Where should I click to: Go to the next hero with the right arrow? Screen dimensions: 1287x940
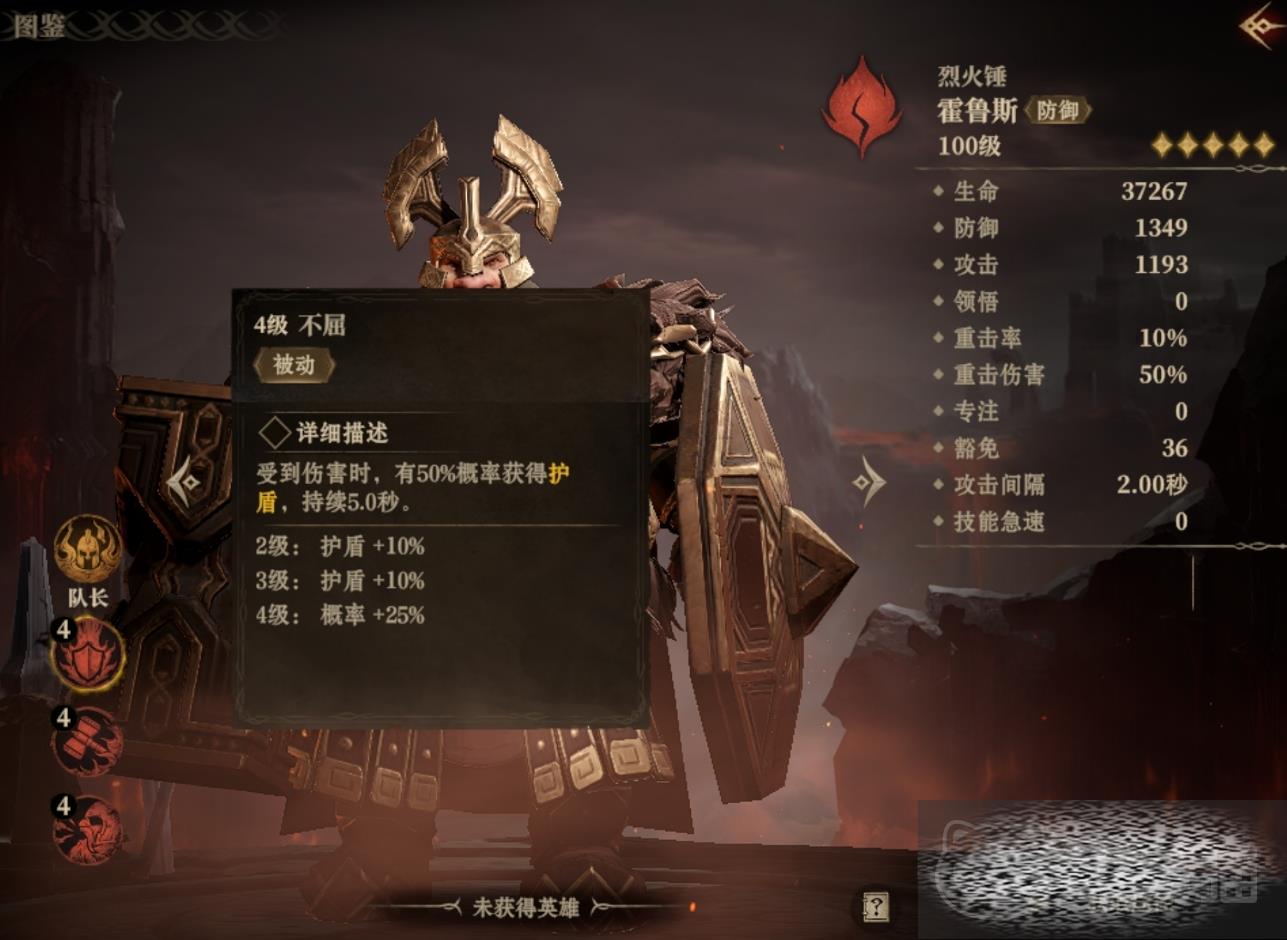[x=868, y=484]
